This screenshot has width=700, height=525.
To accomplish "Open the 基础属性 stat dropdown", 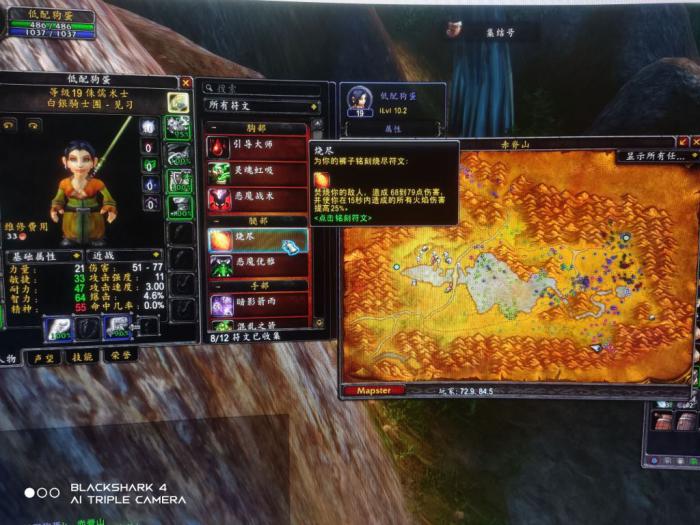I will 45,255.
